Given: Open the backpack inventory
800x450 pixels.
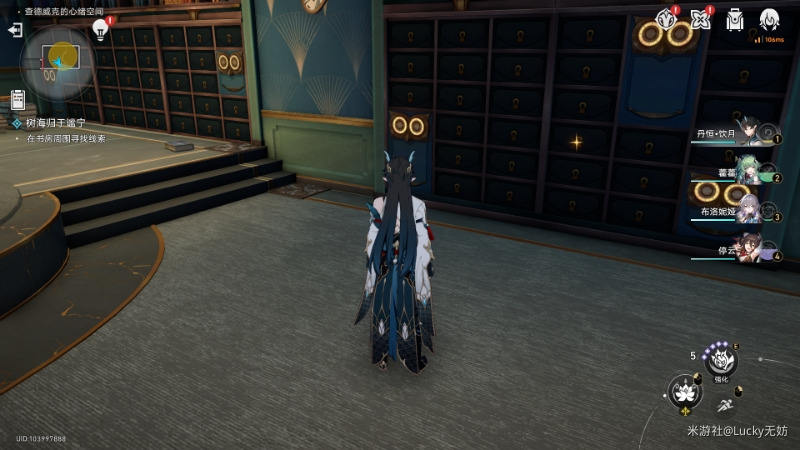Looking at the screenshot, I should pyautogui.click(x=735, y=19).
